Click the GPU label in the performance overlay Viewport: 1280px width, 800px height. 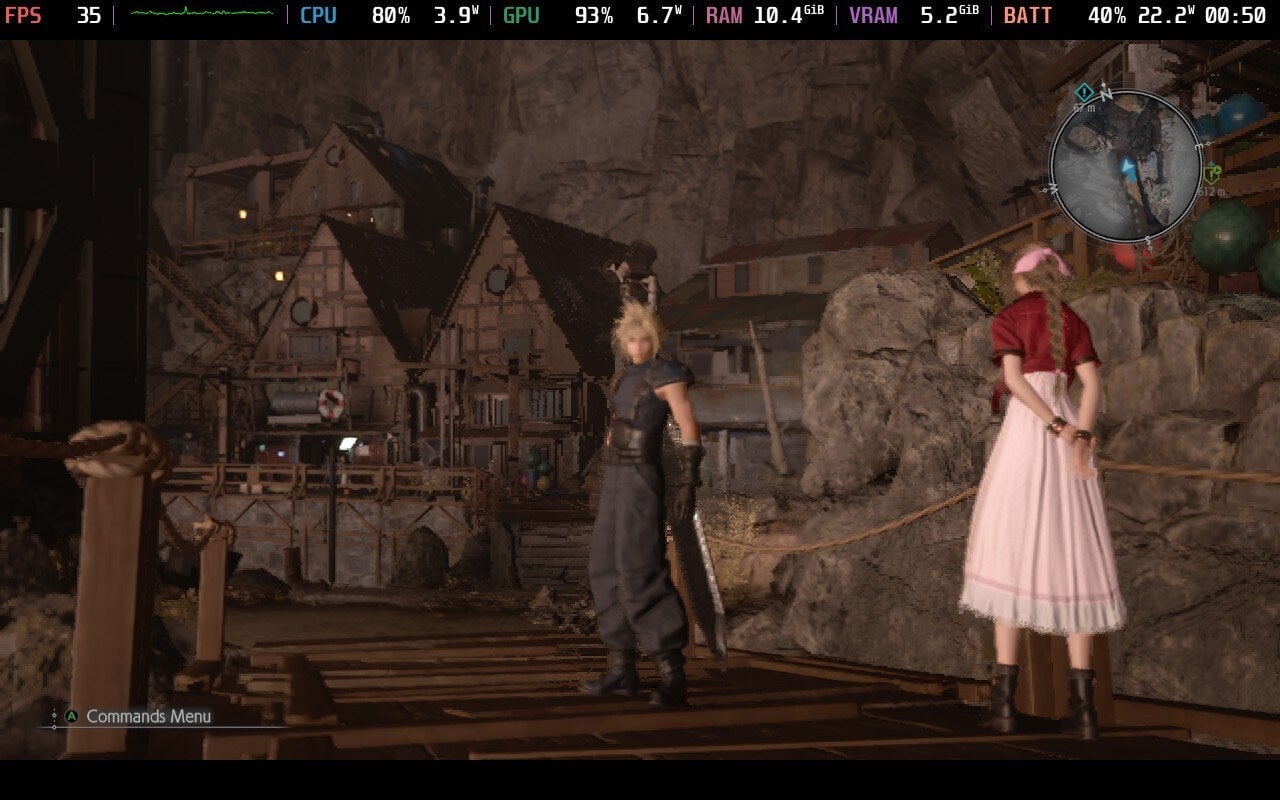(x=523, y=15)
